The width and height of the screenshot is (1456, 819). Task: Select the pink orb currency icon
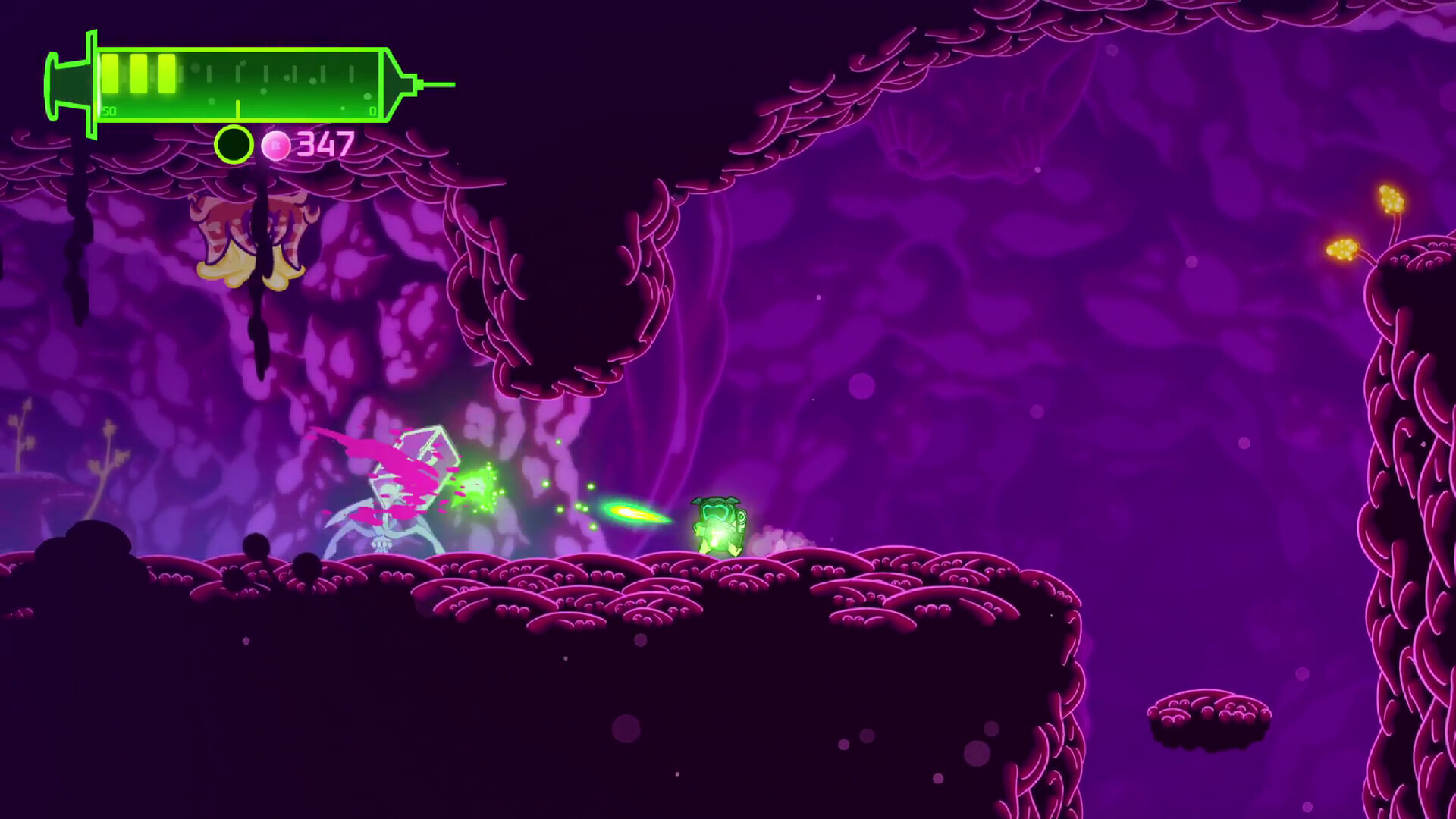276,144
